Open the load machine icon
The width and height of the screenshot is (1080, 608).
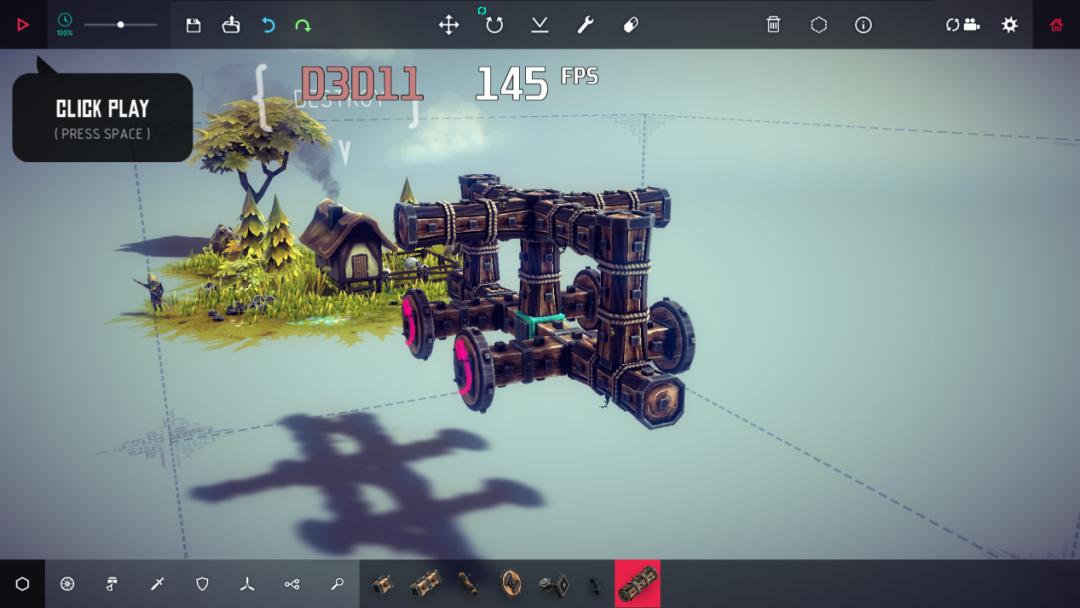pos(231,25)
